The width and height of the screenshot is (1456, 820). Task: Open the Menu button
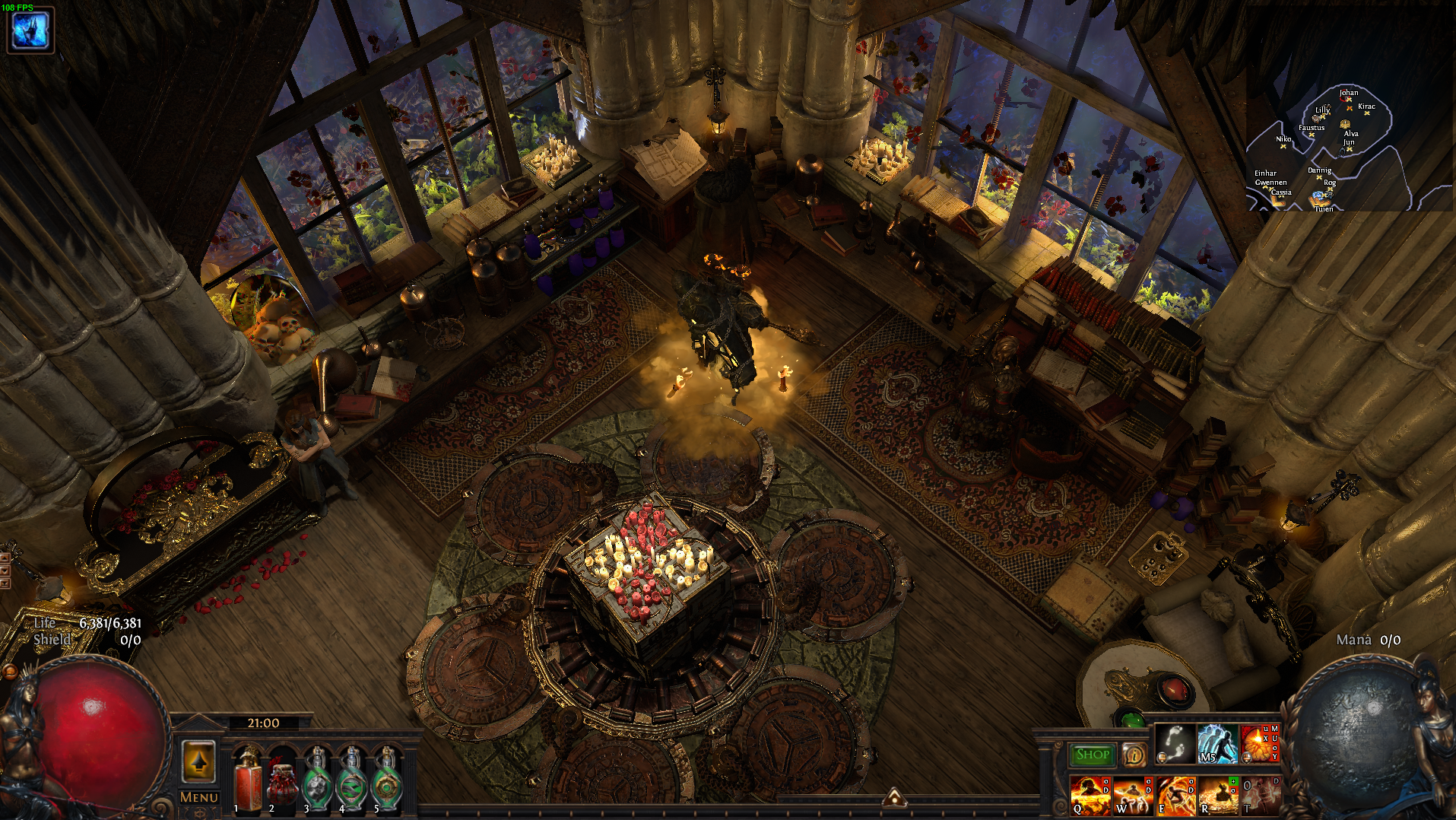(198, 797)
